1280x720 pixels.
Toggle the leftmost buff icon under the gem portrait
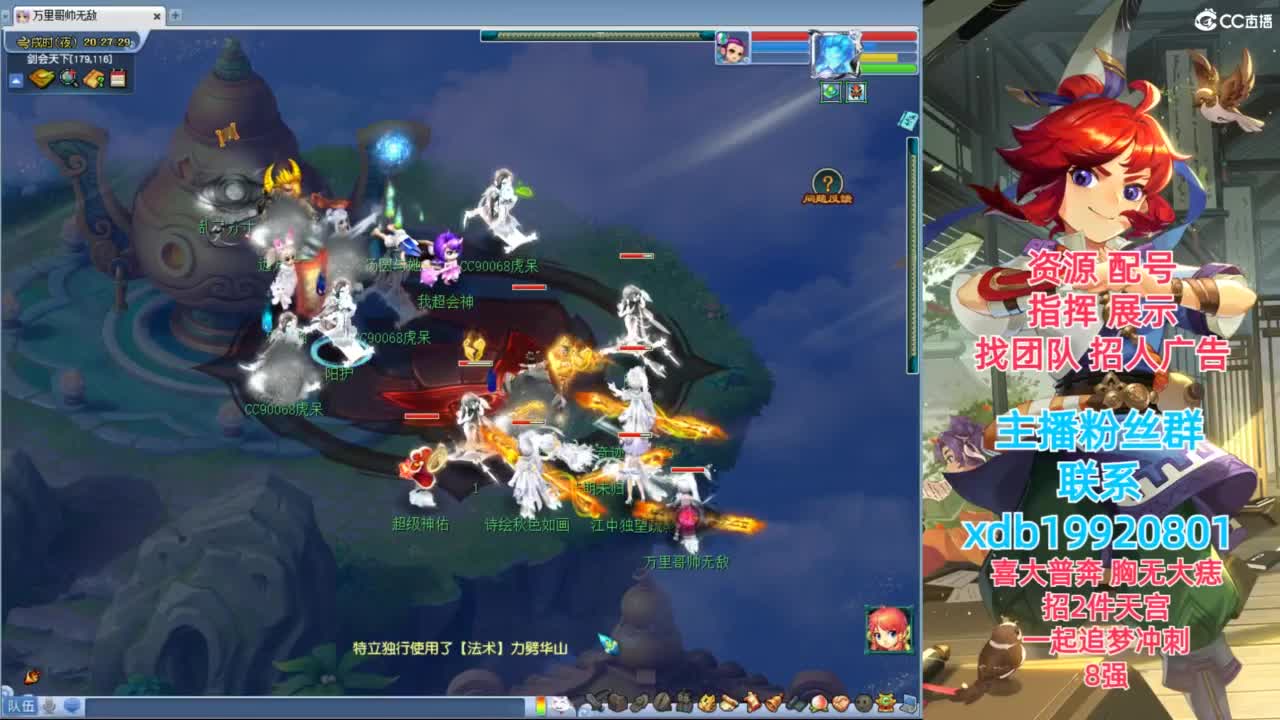tap(830, 92)
